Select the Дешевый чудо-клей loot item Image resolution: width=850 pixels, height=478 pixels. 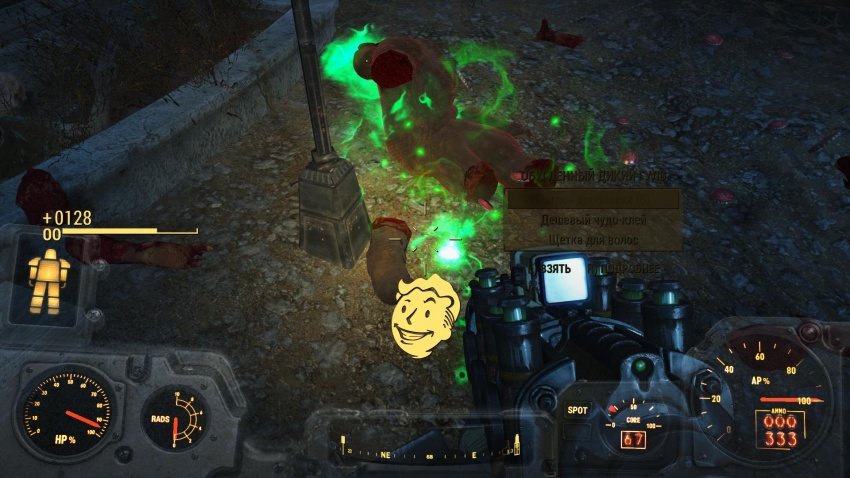coord(594,220)
